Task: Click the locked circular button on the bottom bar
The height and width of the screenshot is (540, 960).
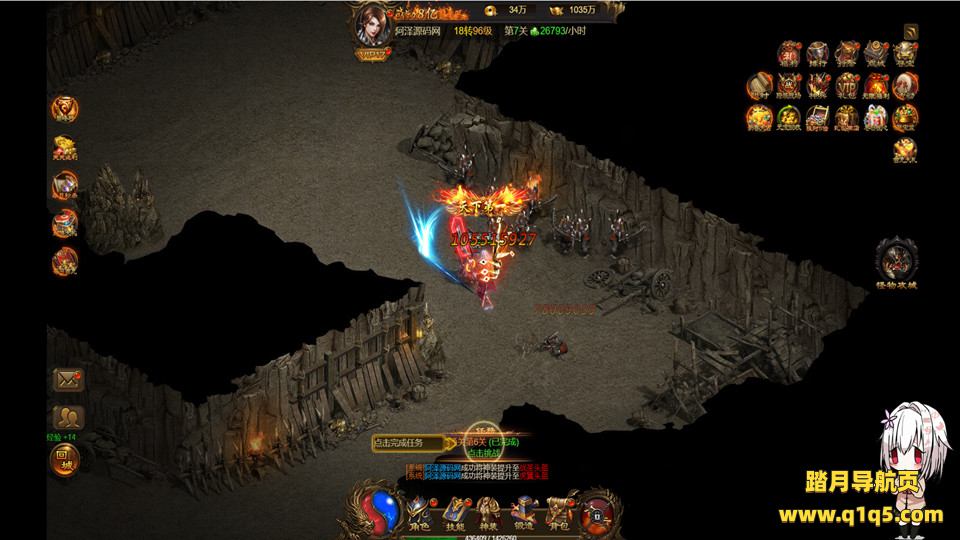Action: [596, 512]
